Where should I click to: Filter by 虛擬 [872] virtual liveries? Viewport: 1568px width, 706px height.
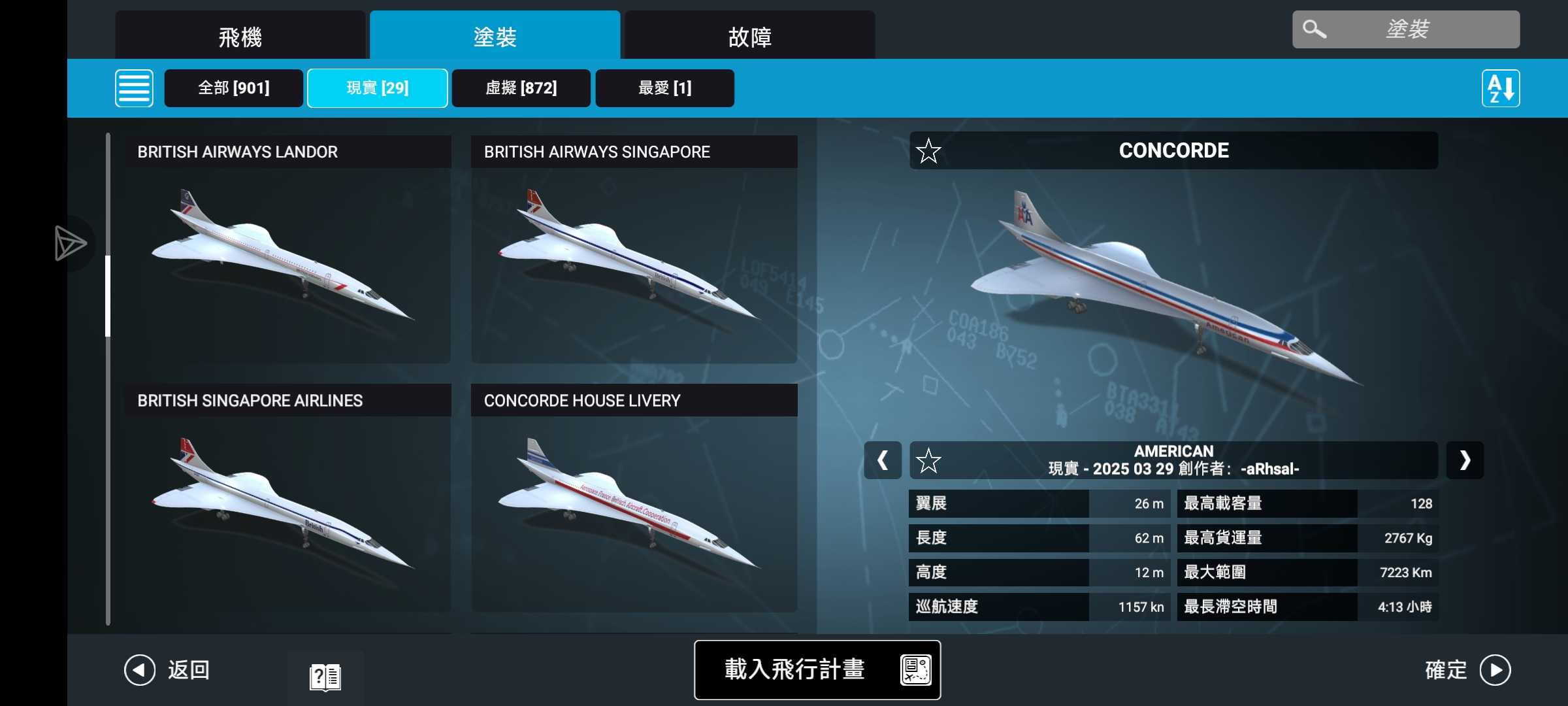click(x=521, y=88)
